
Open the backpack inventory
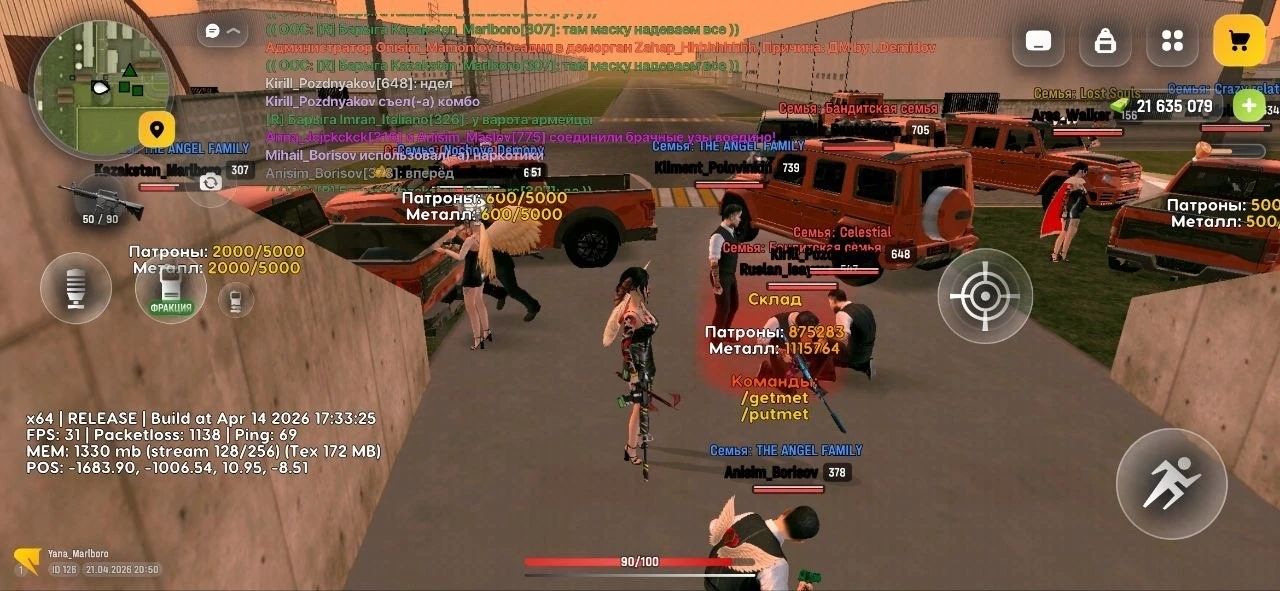1105,41
